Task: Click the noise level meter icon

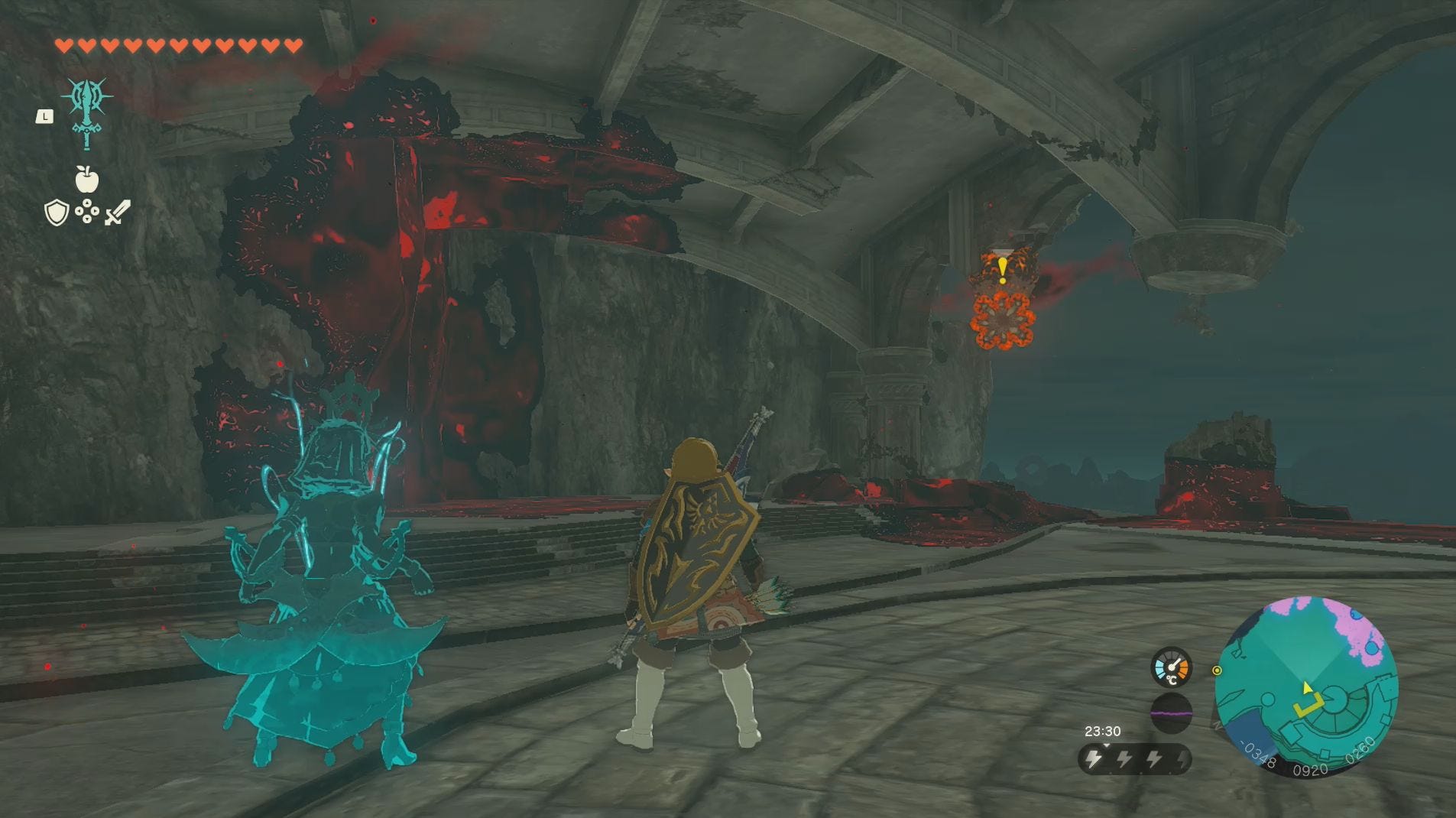Action: pyautogui.click(x=1171, y=713)
